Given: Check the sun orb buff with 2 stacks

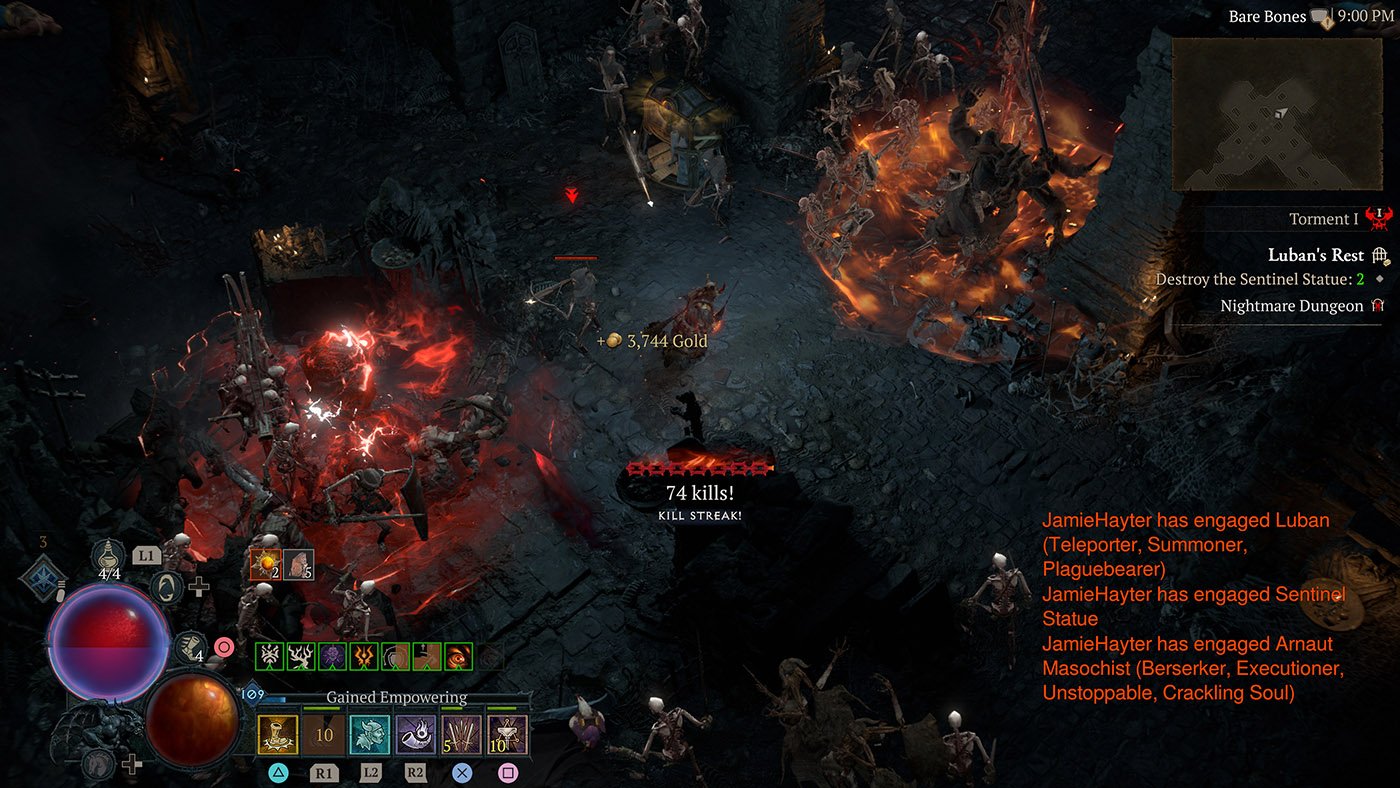Looking at the screenshot, I should pos(266,564).
